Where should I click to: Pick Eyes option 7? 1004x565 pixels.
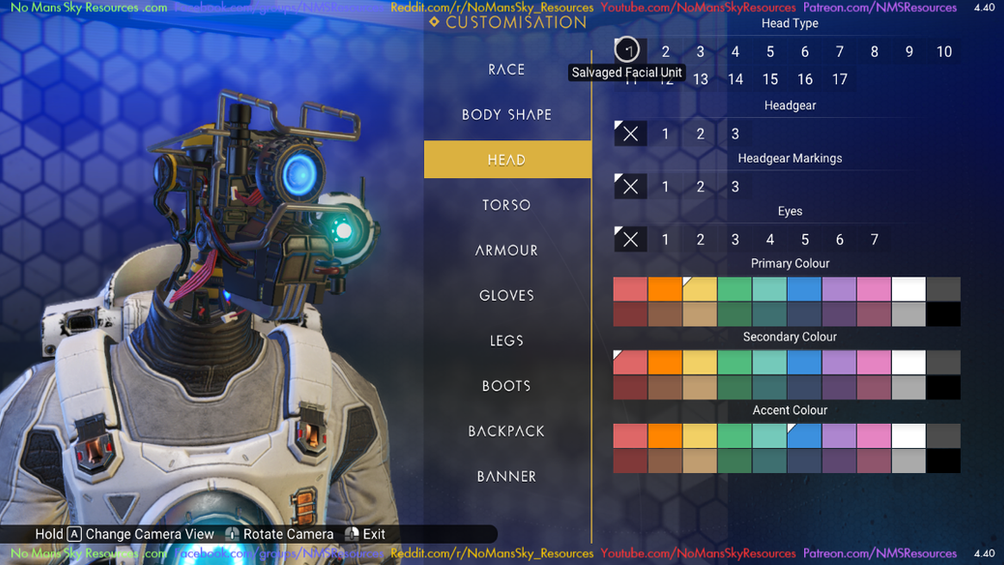click(874, 239)
